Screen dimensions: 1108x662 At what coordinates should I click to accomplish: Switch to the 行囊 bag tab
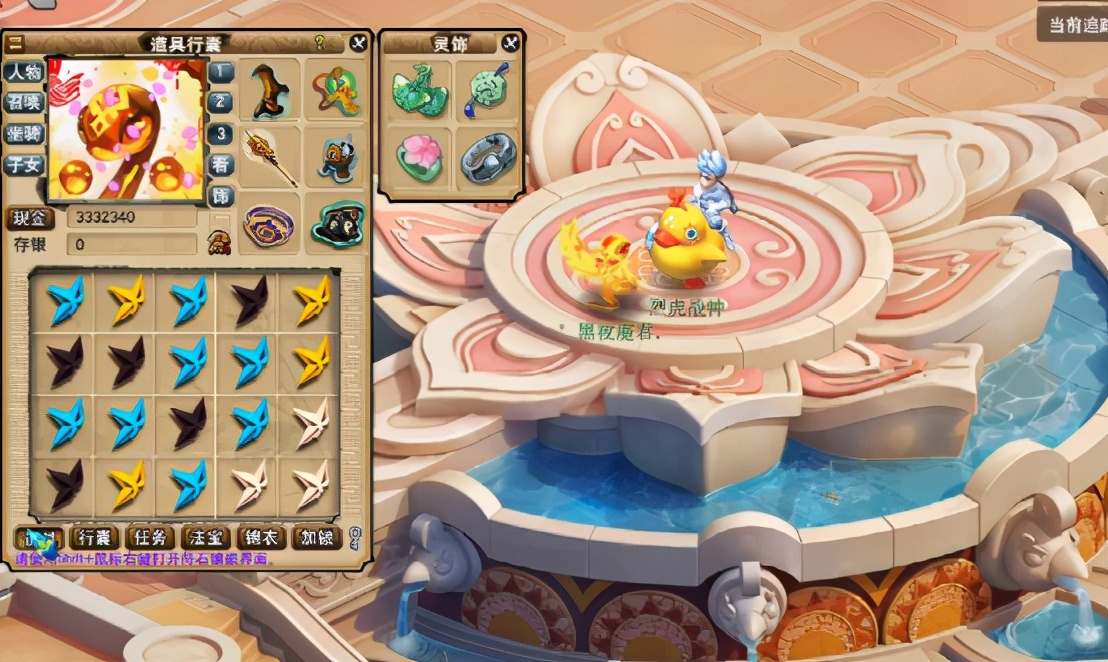[102, 538]
